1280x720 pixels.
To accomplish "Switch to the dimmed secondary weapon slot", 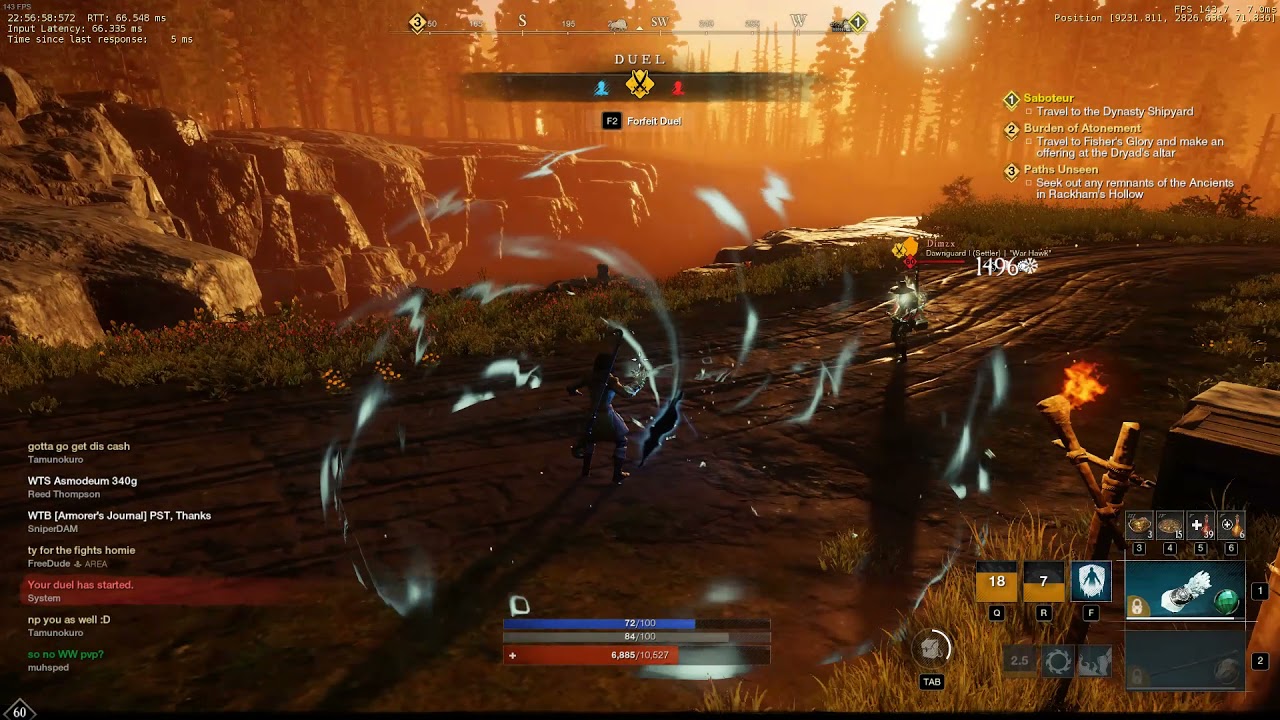I will coord(1185,662).
